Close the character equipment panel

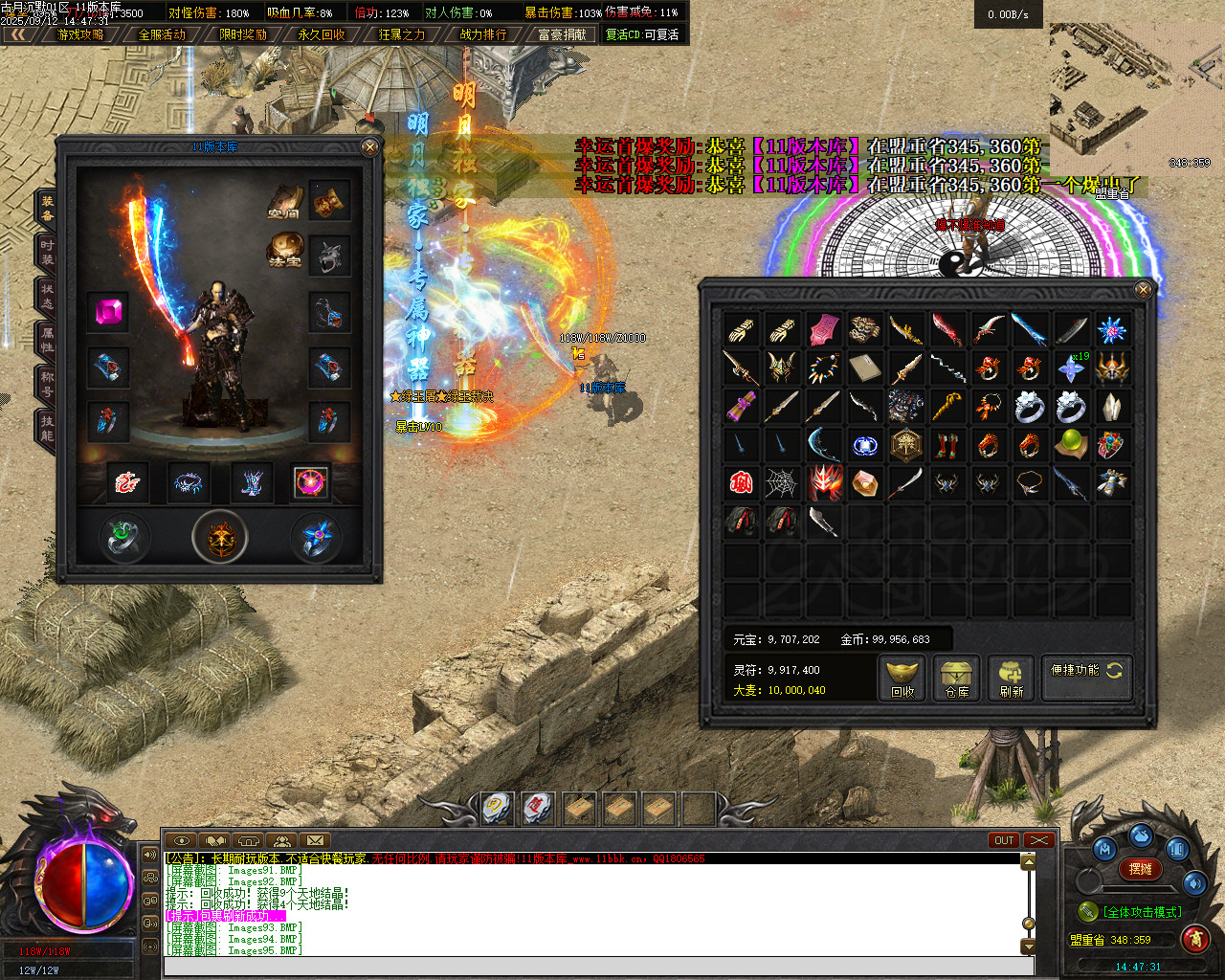click(370, 146)
